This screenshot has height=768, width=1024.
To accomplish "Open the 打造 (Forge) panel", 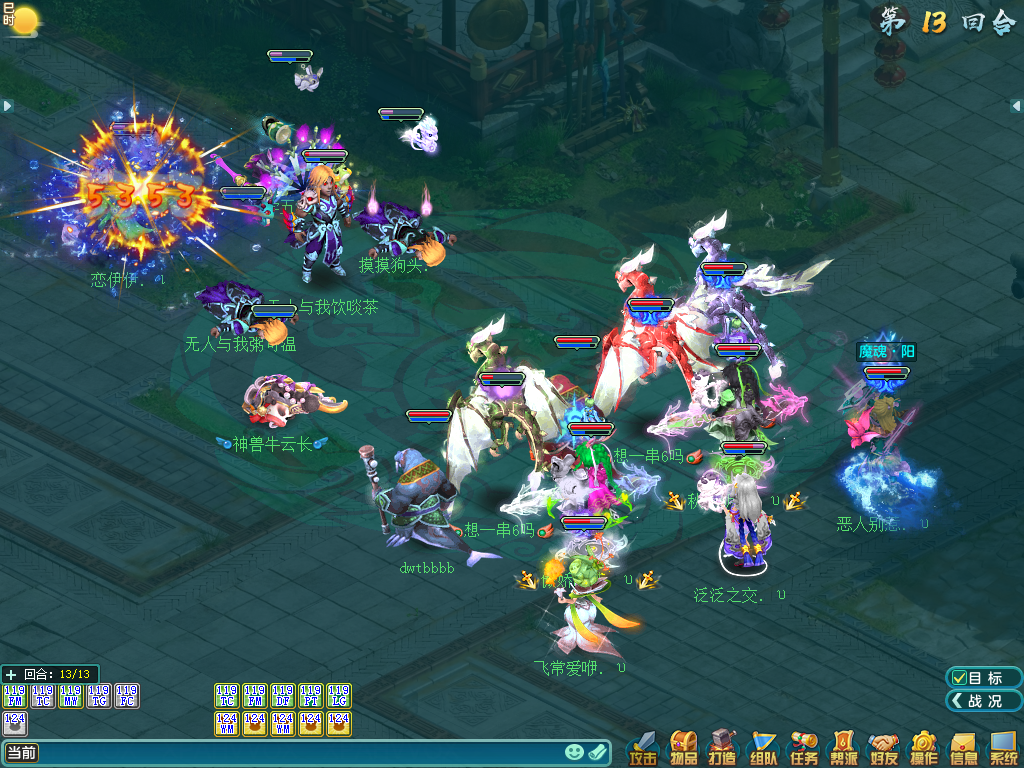I will tap(723, 748).
